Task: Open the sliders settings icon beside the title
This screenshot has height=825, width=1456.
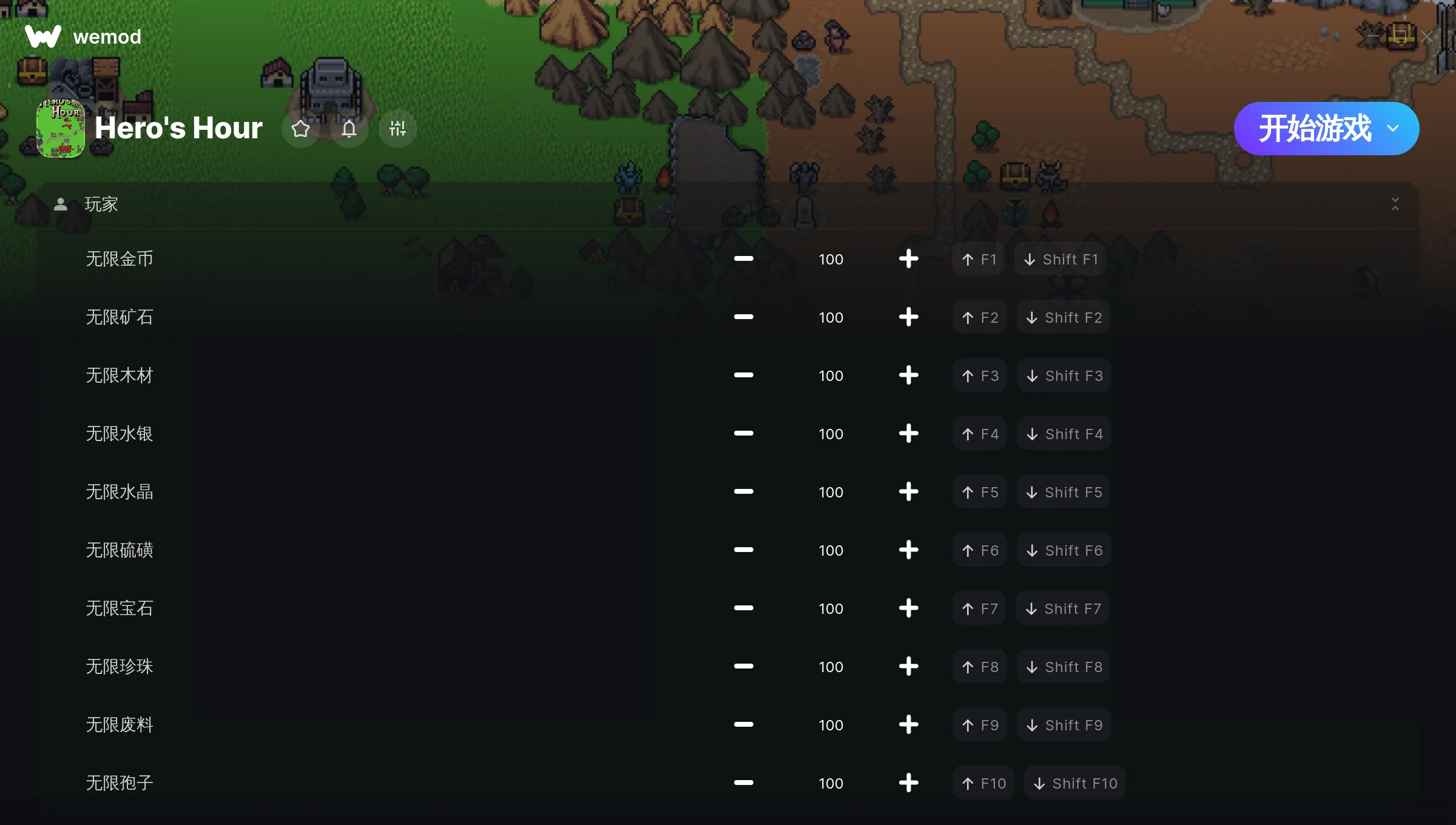Action: [397, 129]
